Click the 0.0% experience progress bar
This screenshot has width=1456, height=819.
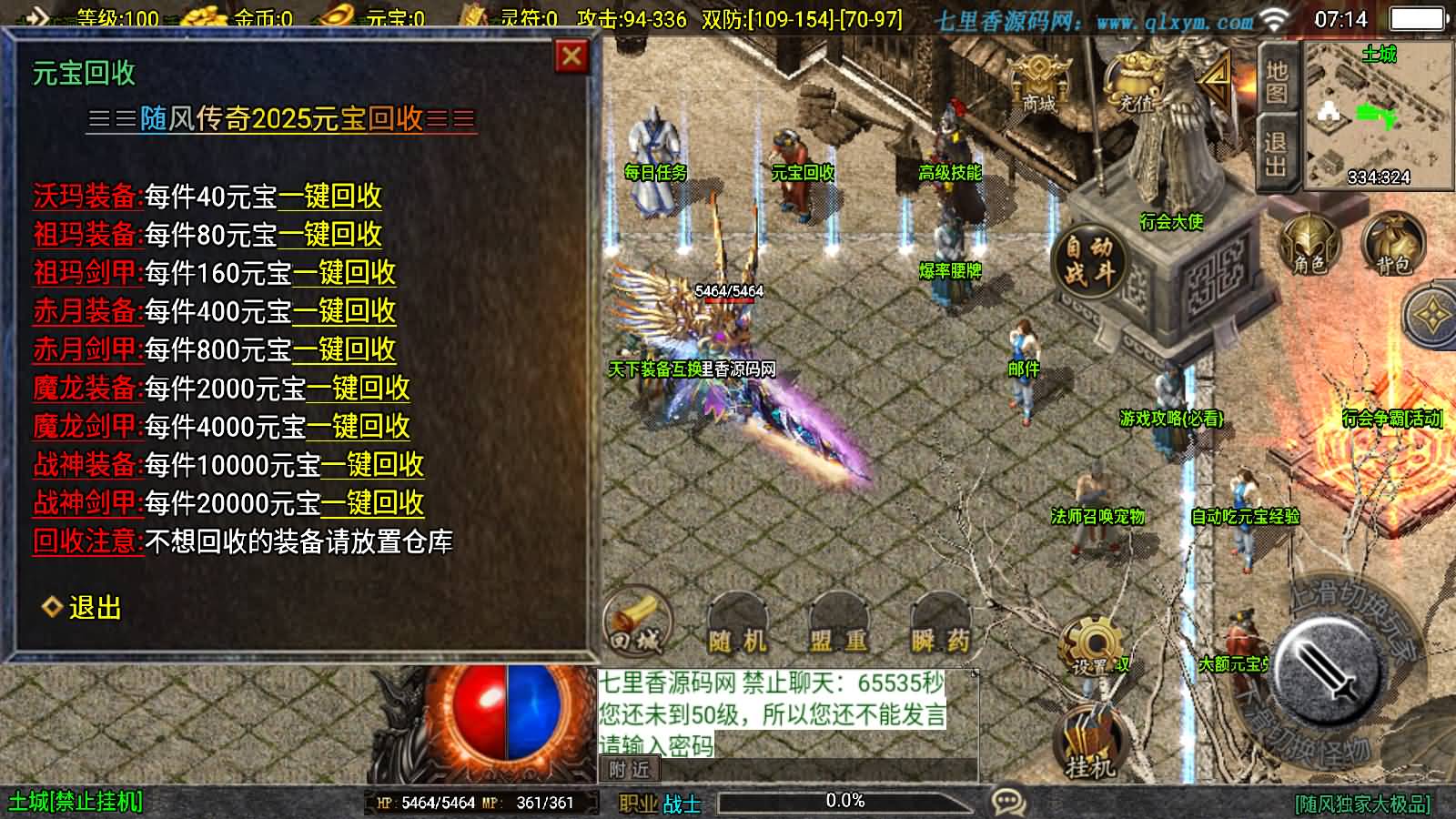(846, 801)
